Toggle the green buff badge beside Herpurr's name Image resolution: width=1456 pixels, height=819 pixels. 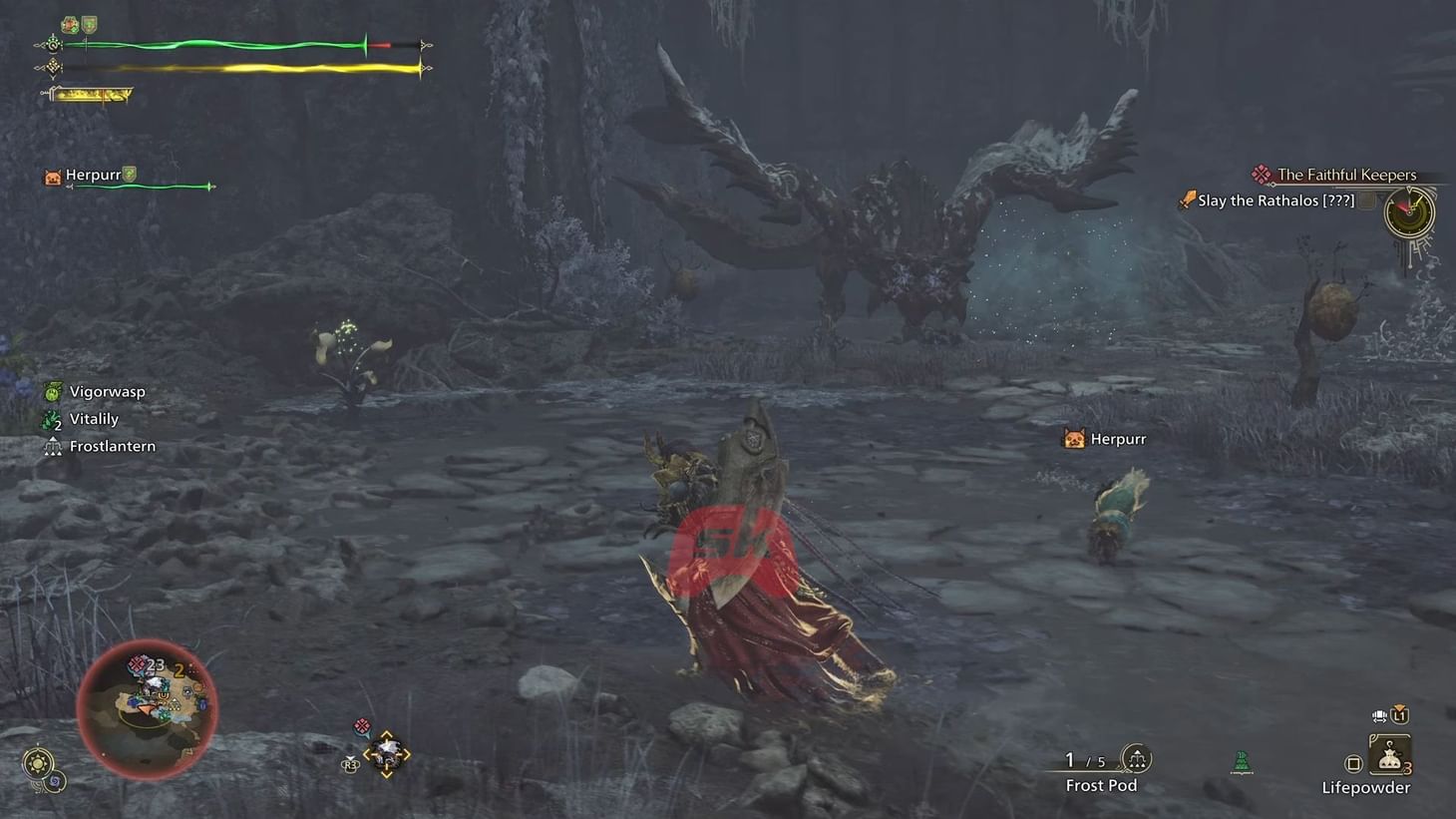(131, 173)
